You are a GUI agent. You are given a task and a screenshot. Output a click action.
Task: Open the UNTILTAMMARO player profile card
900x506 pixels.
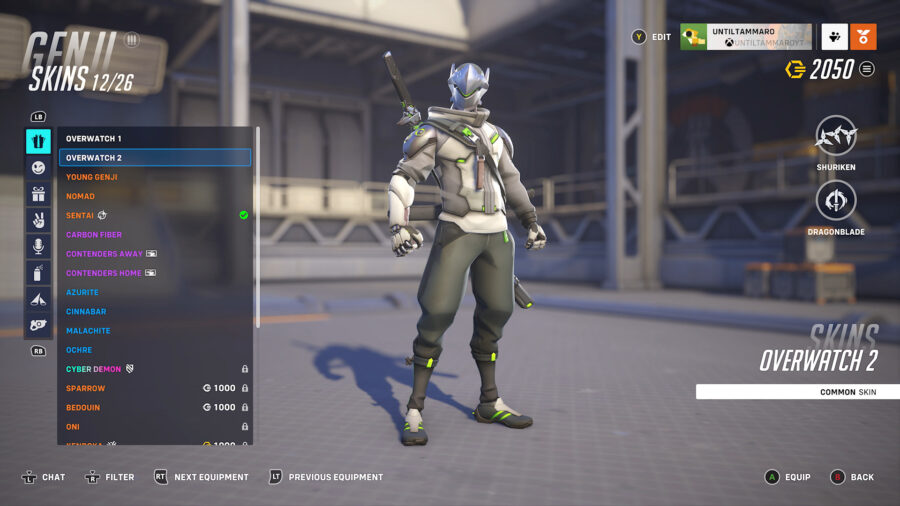pos(745,37)
